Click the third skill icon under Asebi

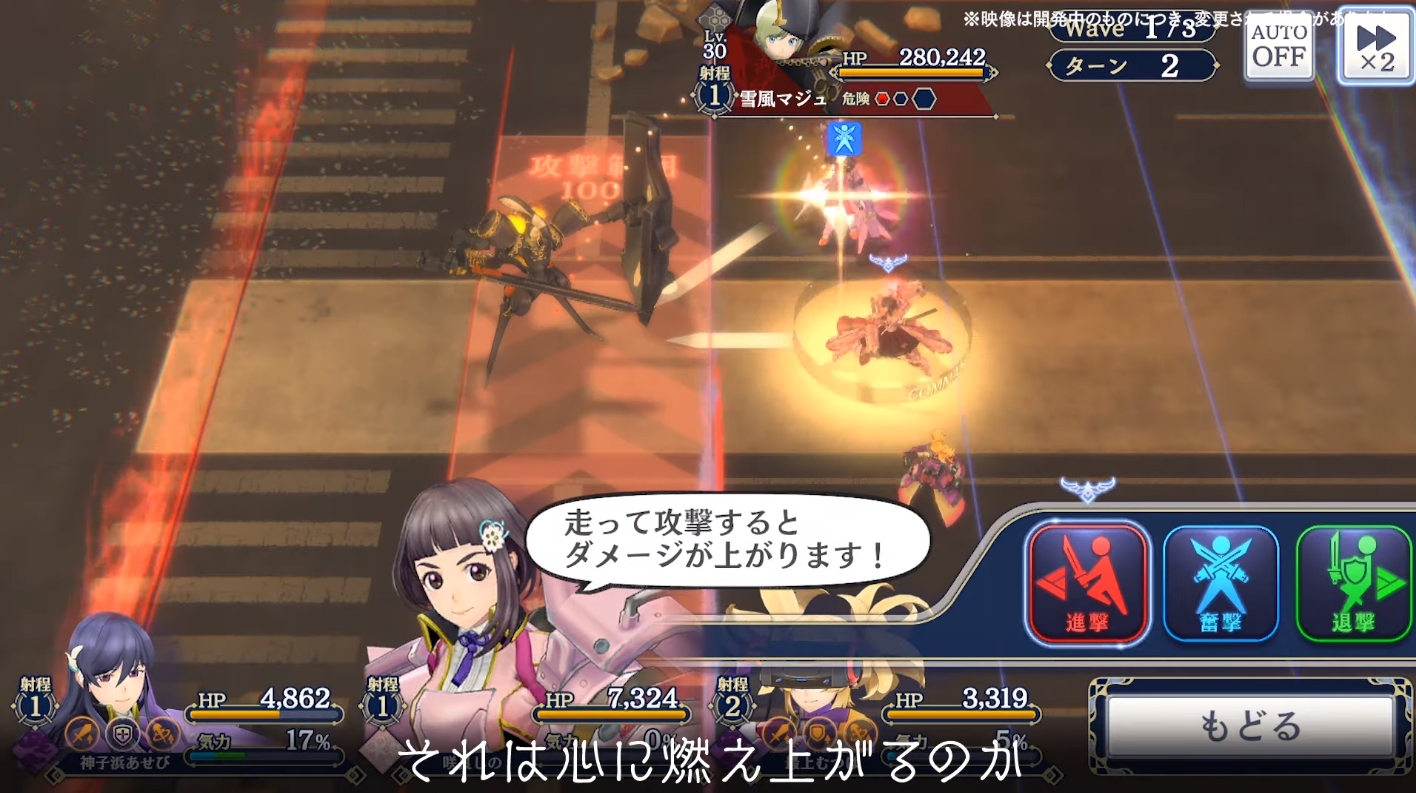160,735
